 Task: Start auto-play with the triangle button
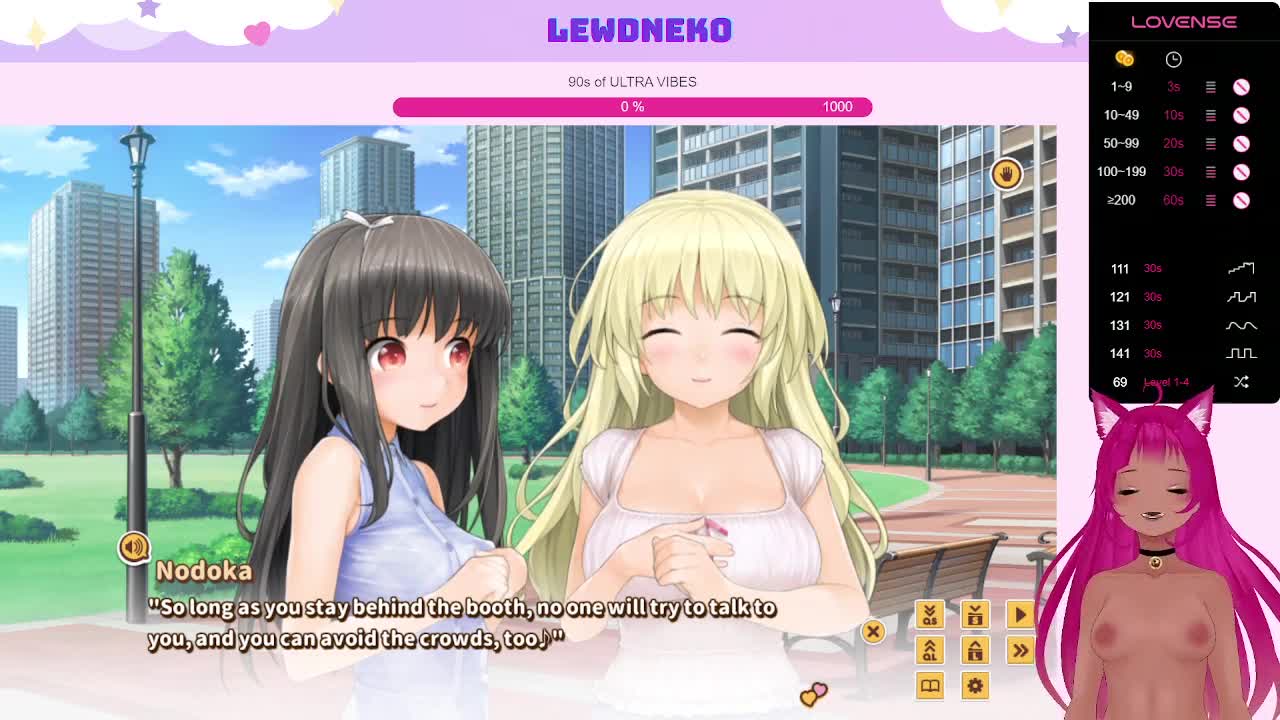(1020, 614)
